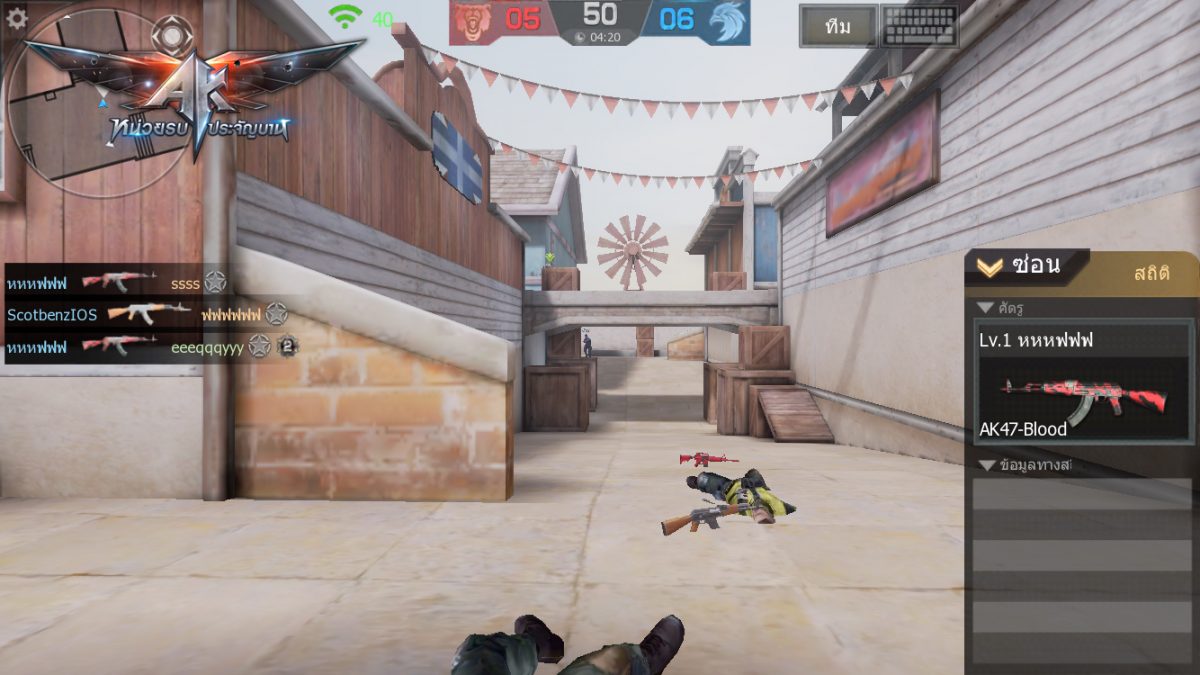Switch to the สถิติ statistics tab

1152,272
